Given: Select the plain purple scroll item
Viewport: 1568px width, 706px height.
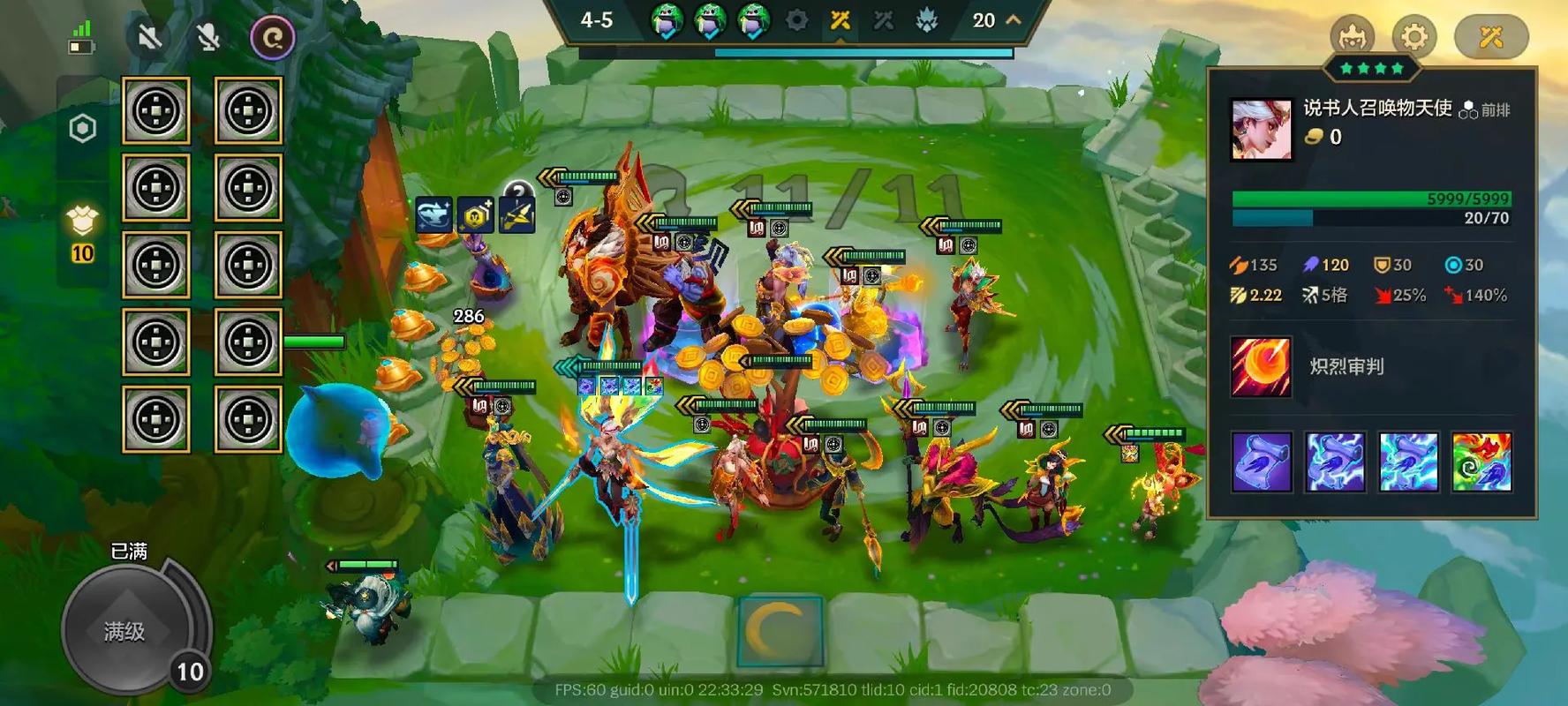Looking at the screenshot, I should (x=1262, y=462).
